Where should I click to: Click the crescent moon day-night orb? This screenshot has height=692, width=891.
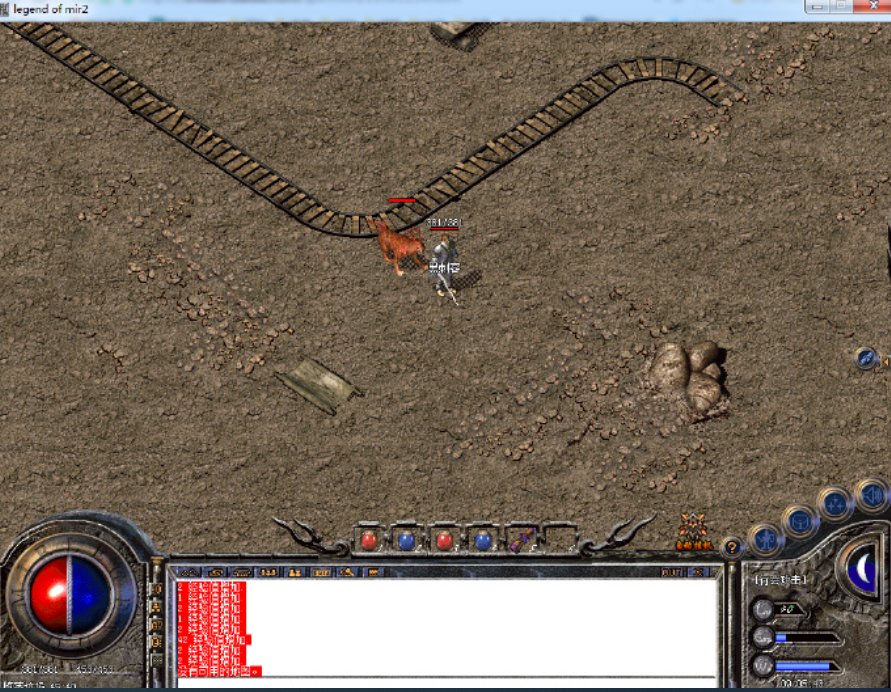click(x=861, y=567)
